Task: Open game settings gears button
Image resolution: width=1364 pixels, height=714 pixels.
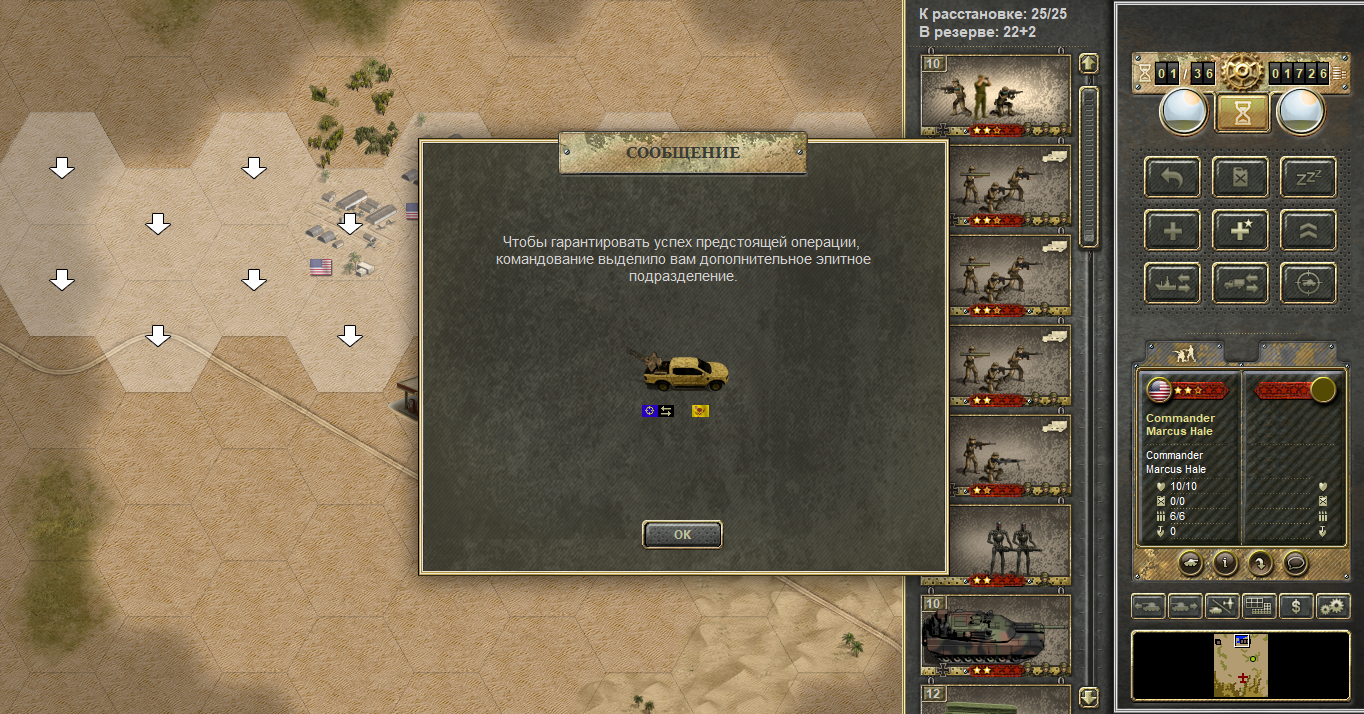Action: click(x=1334, y=606)
